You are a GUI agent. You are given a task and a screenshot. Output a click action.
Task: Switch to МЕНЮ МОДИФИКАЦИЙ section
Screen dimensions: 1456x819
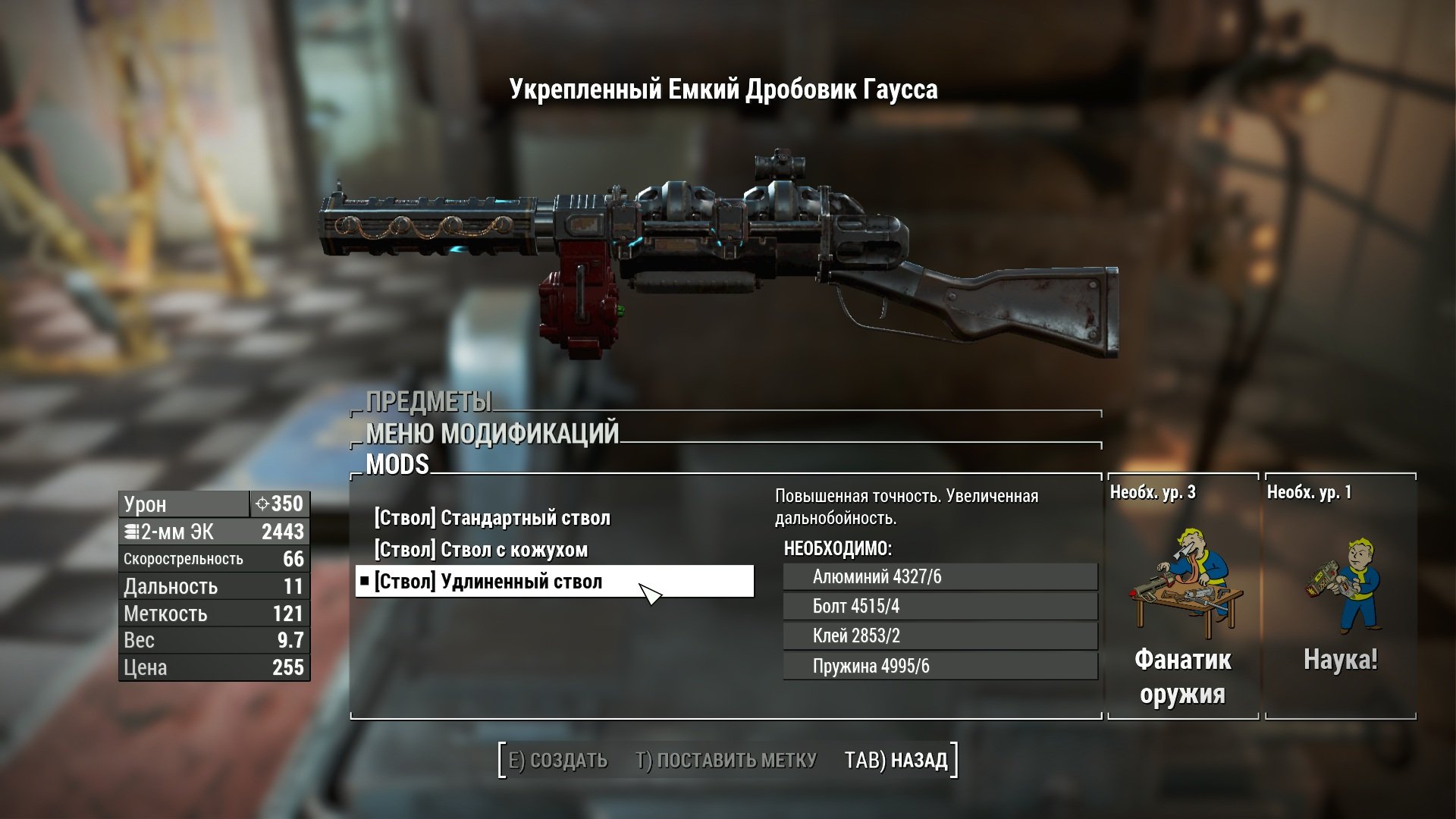pyautogui.click(x=492, y=433)
